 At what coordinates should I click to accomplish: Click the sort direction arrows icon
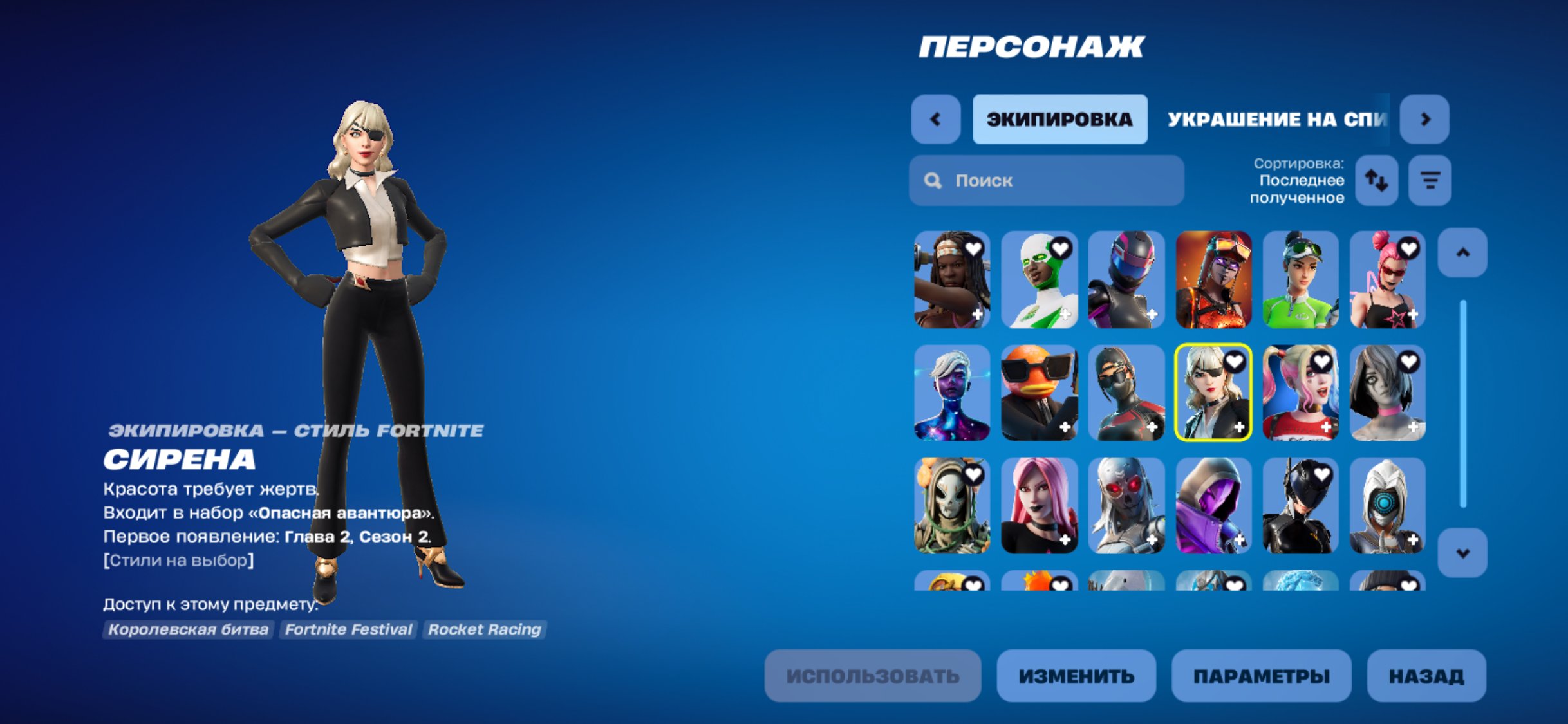pos(1377,181)
